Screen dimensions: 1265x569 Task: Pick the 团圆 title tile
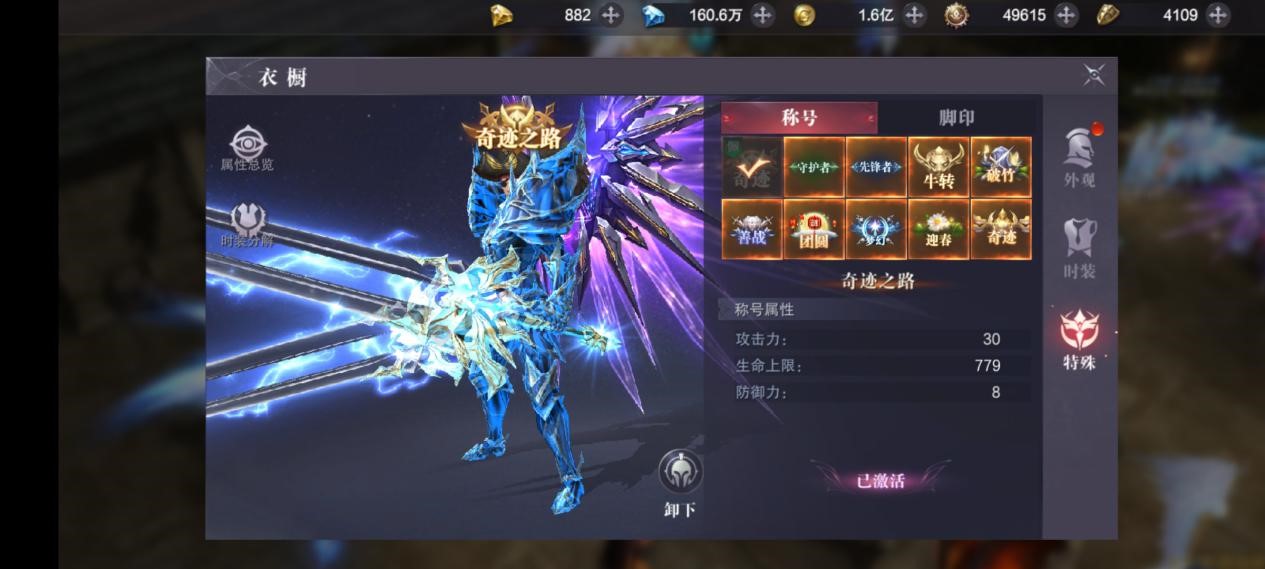coord(814,229)
